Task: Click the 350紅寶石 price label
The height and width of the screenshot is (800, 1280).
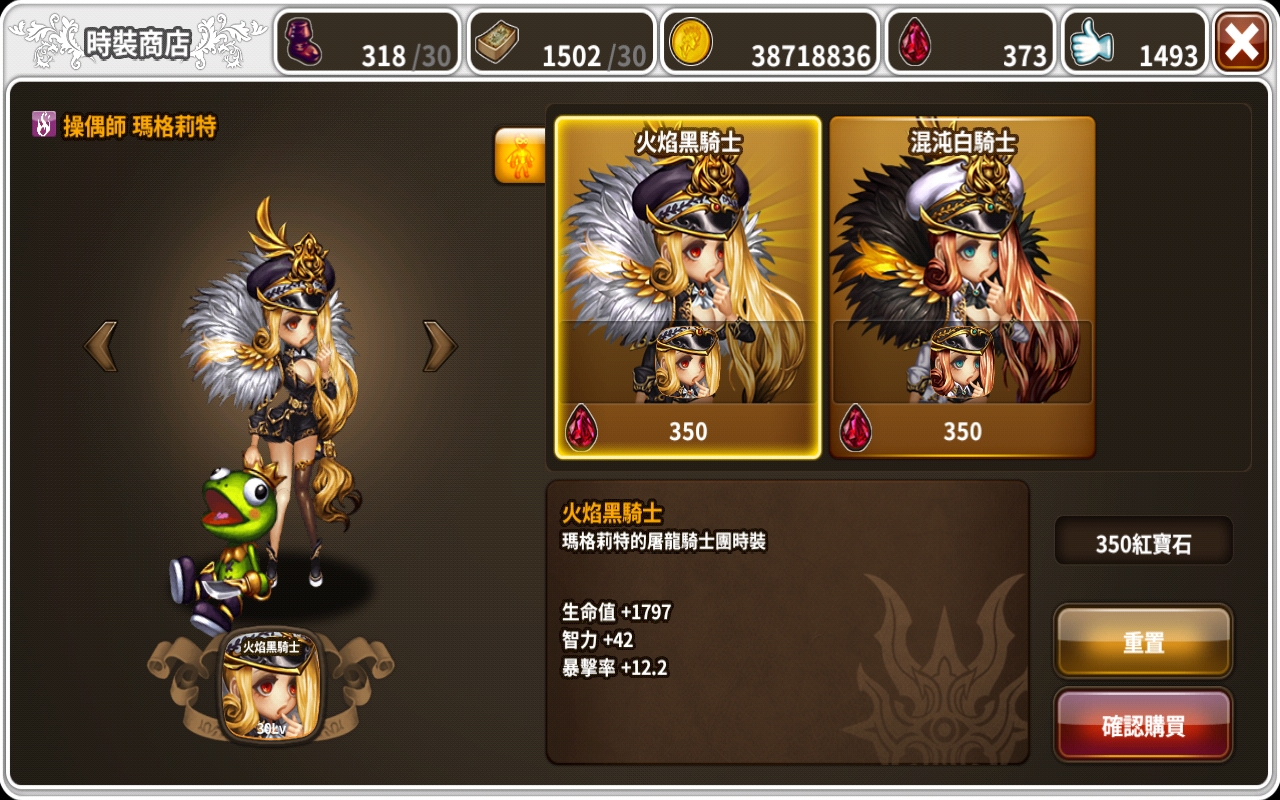Action: tap(1143, 541)
